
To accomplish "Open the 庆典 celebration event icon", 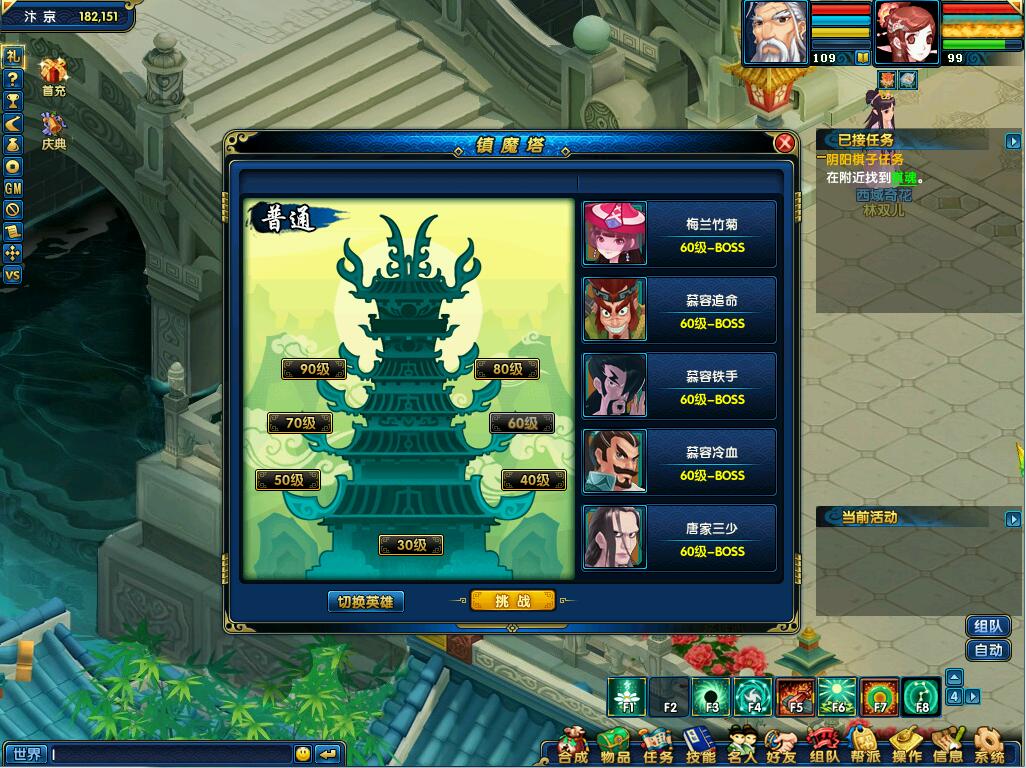I will click(53, 128).
